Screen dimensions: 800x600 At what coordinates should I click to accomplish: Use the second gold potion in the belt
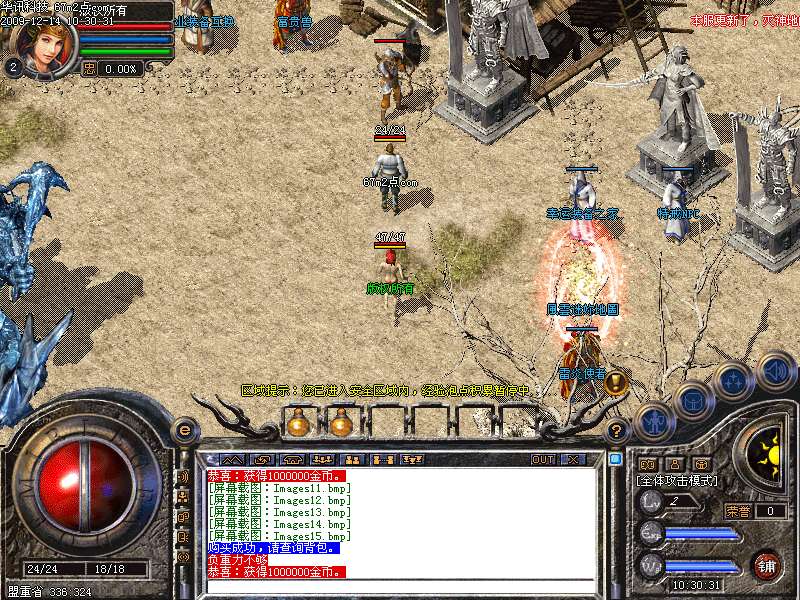[x=341, y=424]
